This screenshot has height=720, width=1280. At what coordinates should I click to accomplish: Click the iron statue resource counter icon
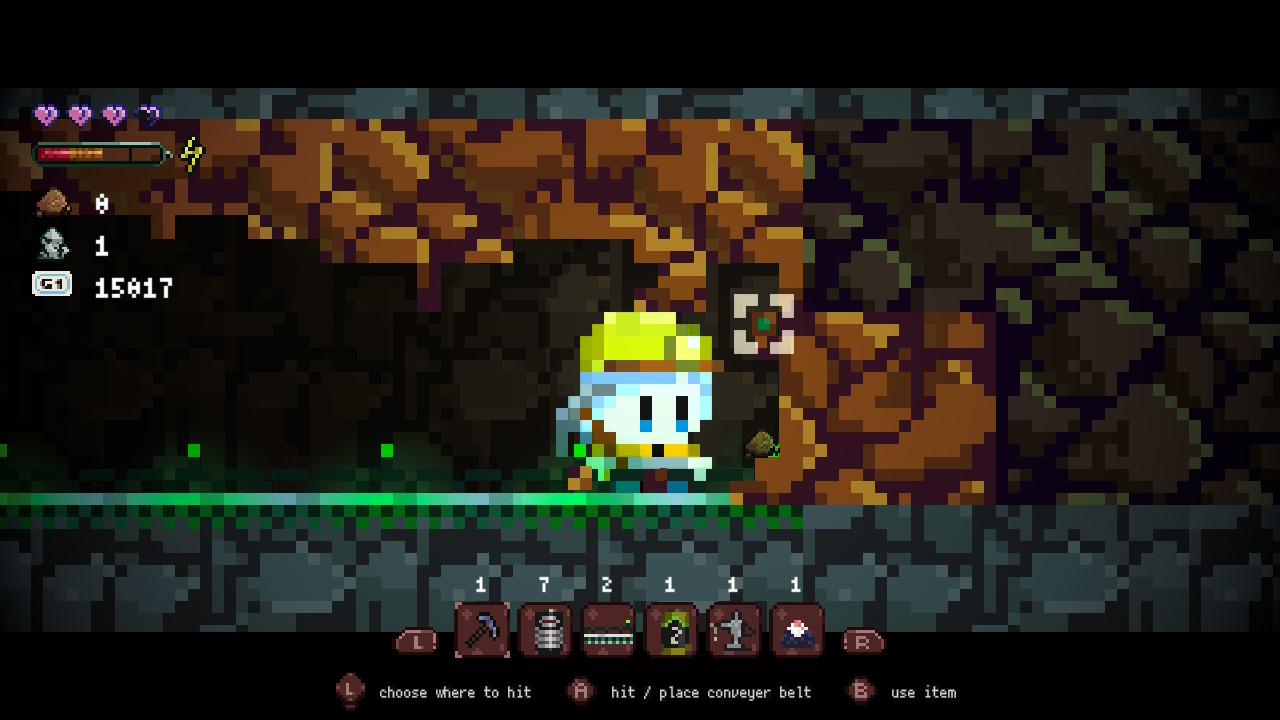52,243
